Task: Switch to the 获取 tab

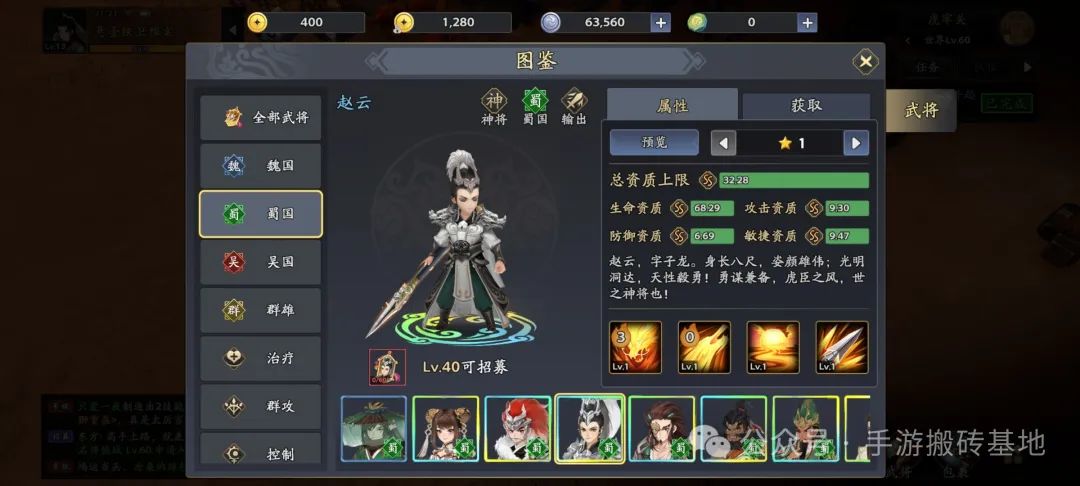Action: [x=806, y=106]
